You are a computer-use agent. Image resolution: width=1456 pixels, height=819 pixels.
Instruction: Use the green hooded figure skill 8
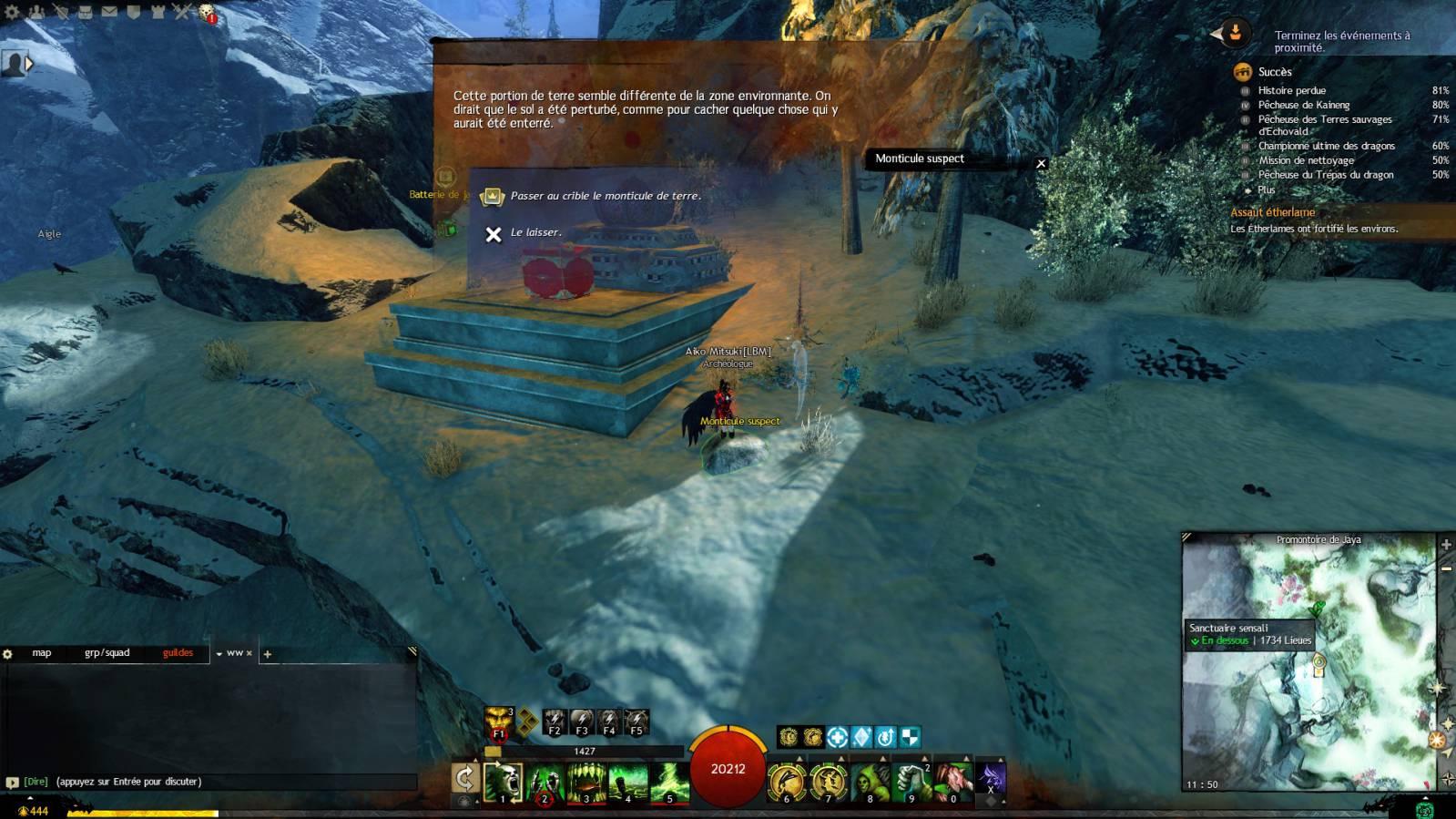click(870, 782)
